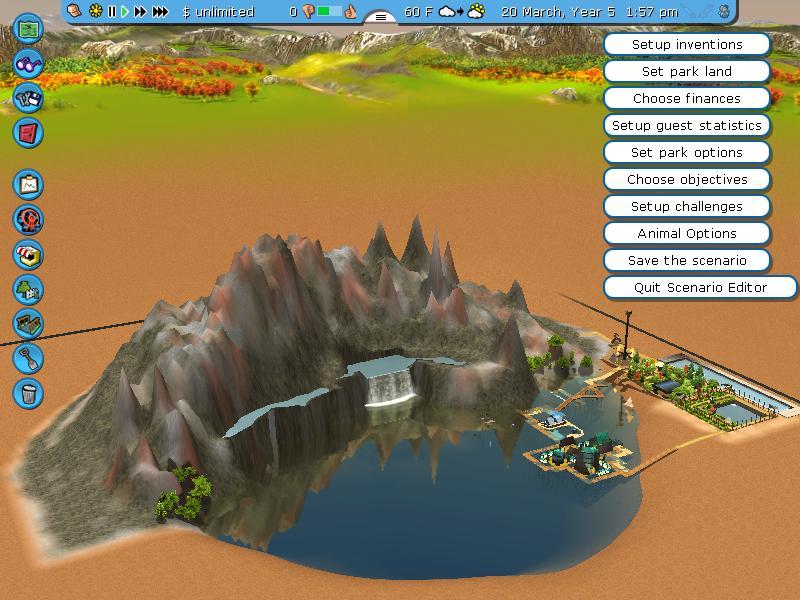The image size is (800, 600).
Task: Open the shop stall build menu
Action: click(x=28, y=254)
